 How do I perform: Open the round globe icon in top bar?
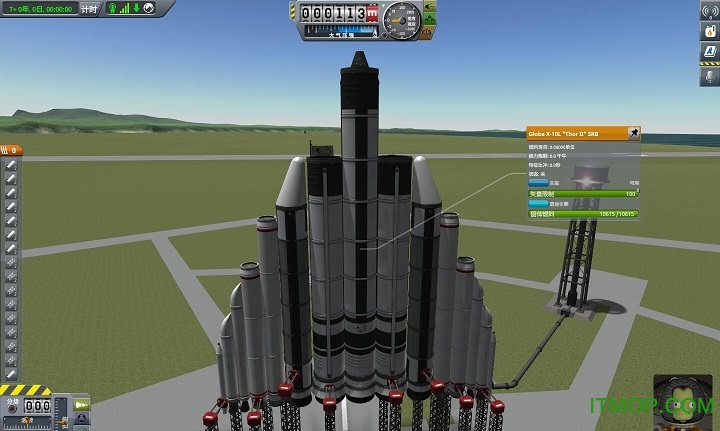pos(148,9)
